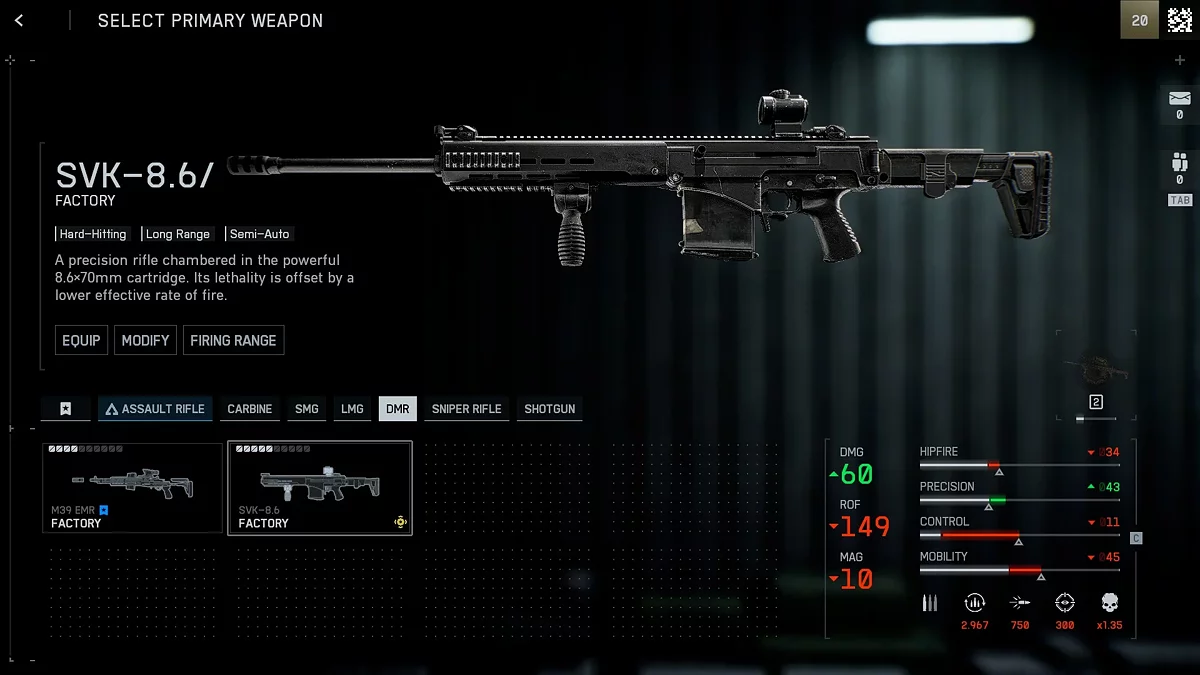Switch to the Assault Rifle category
This screenshot has width=1200, height=675.
[155, 408]
